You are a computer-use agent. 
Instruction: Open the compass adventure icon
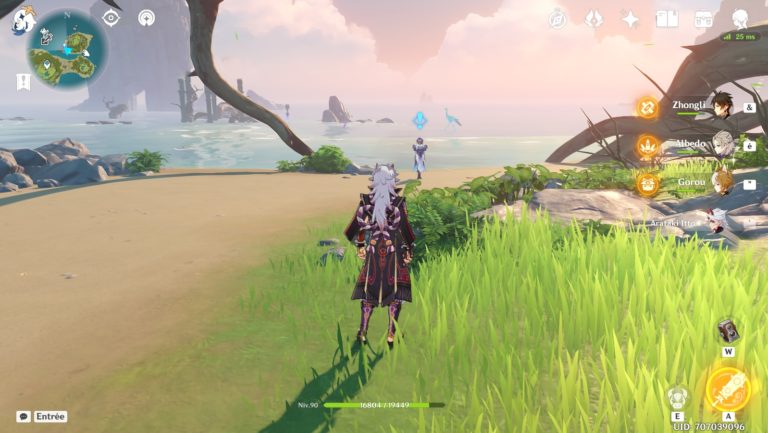(557, 18)
